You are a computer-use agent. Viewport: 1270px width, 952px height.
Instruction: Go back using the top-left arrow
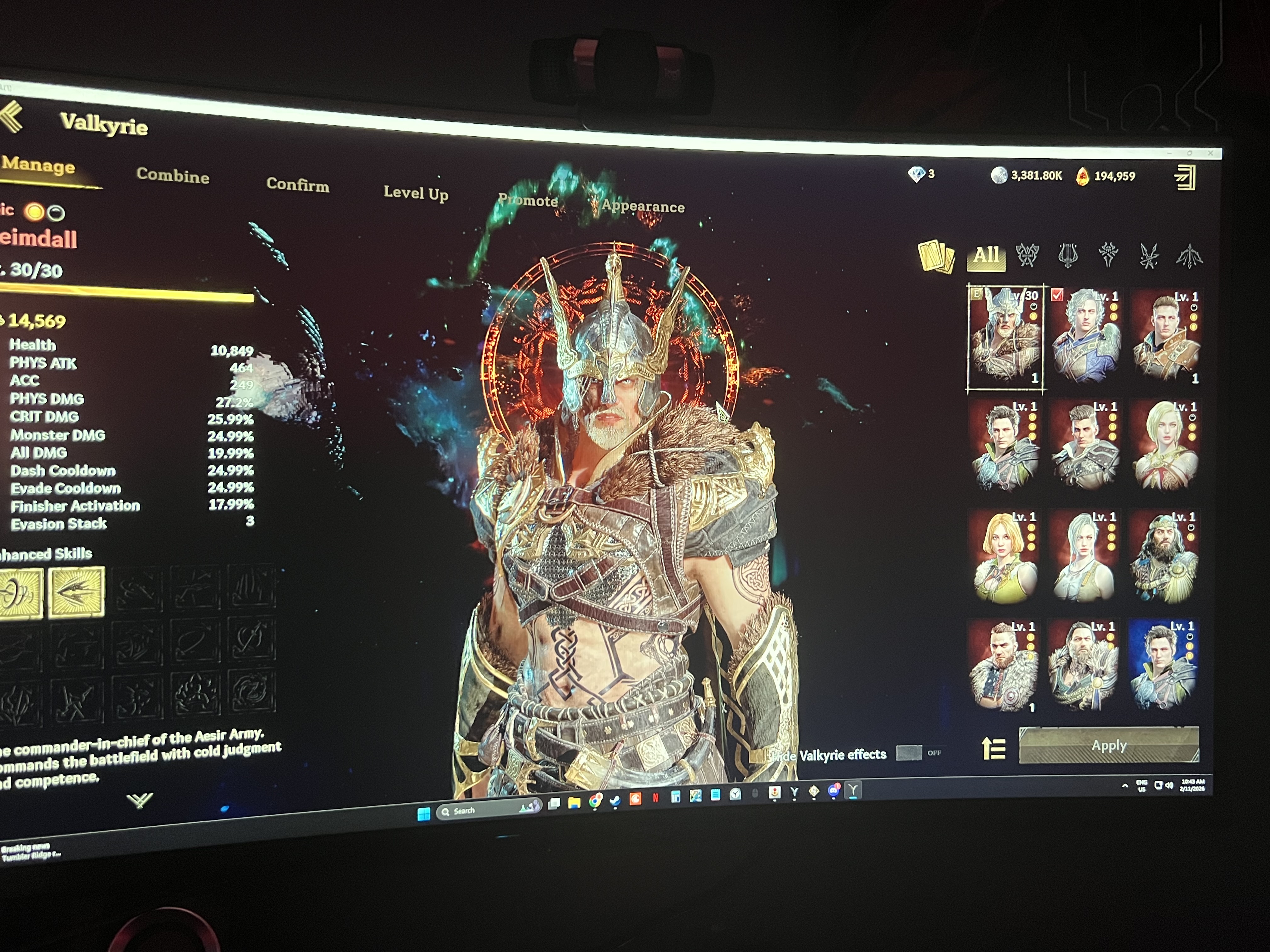click(13, 116)
